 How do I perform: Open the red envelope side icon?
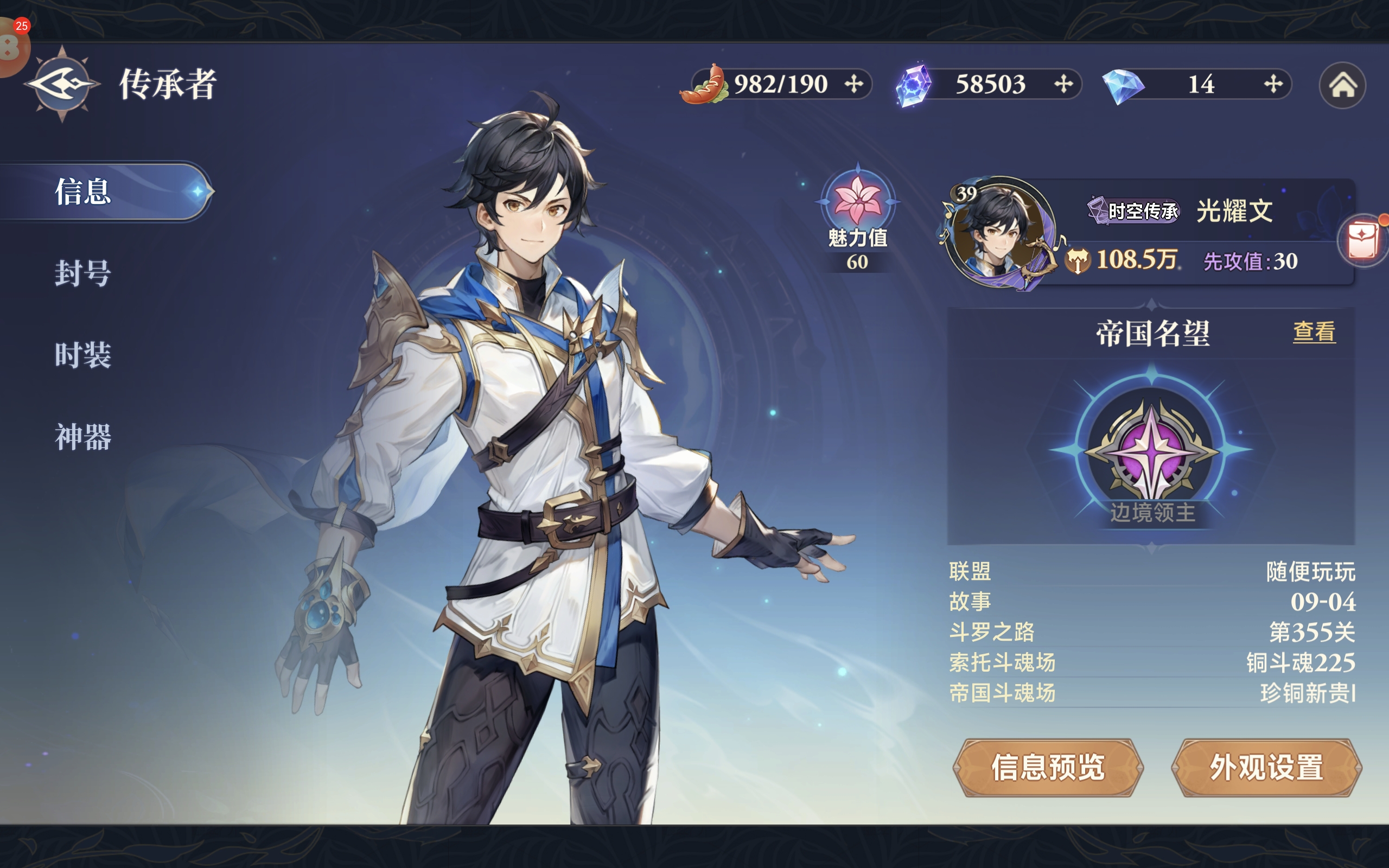pyautogui.click(x=1363, y=240)
